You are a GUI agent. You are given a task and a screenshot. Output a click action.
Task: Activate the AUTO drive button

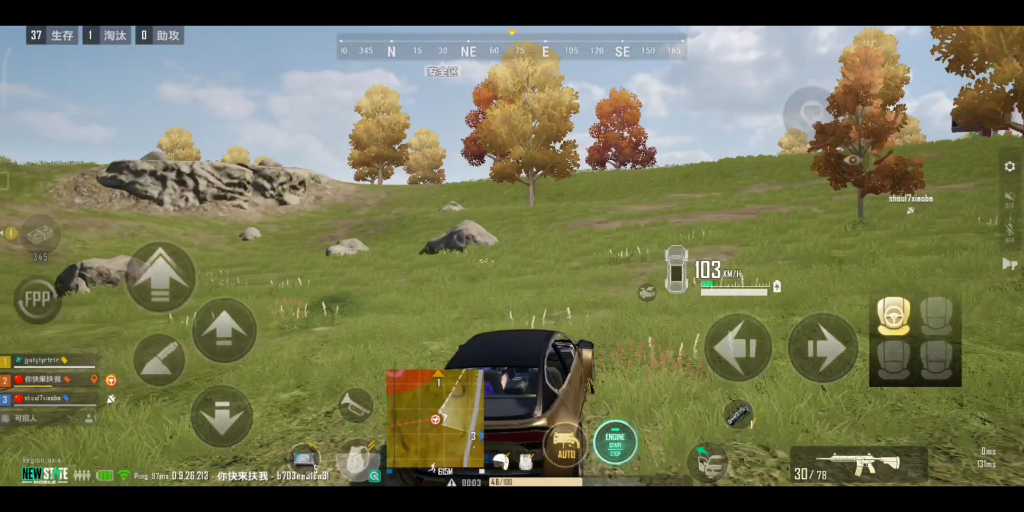pos(565,444)
